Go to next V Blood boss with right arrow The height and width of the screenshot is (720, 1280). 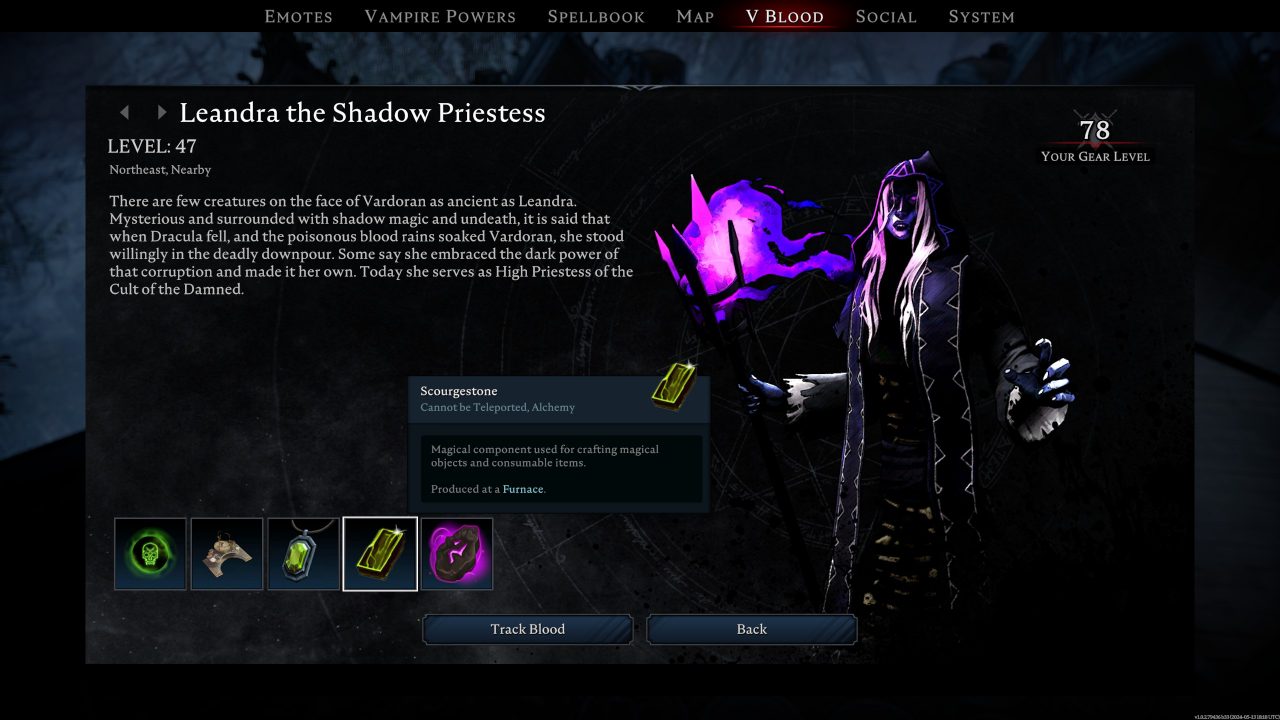pyautogui.click(x=161, y=112)
